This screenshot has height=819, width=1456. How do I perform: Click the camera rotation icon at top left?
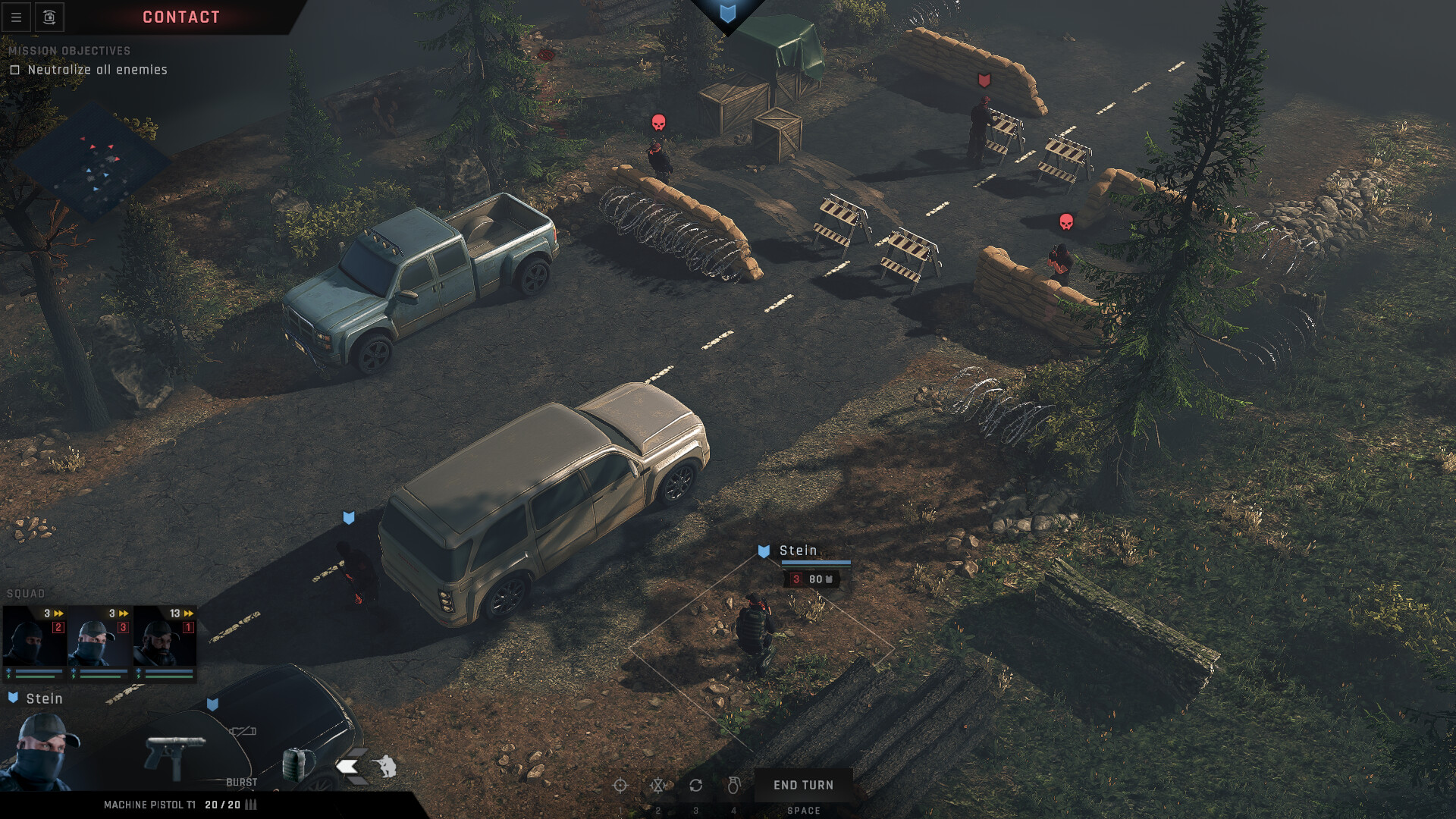click(49, 17)
